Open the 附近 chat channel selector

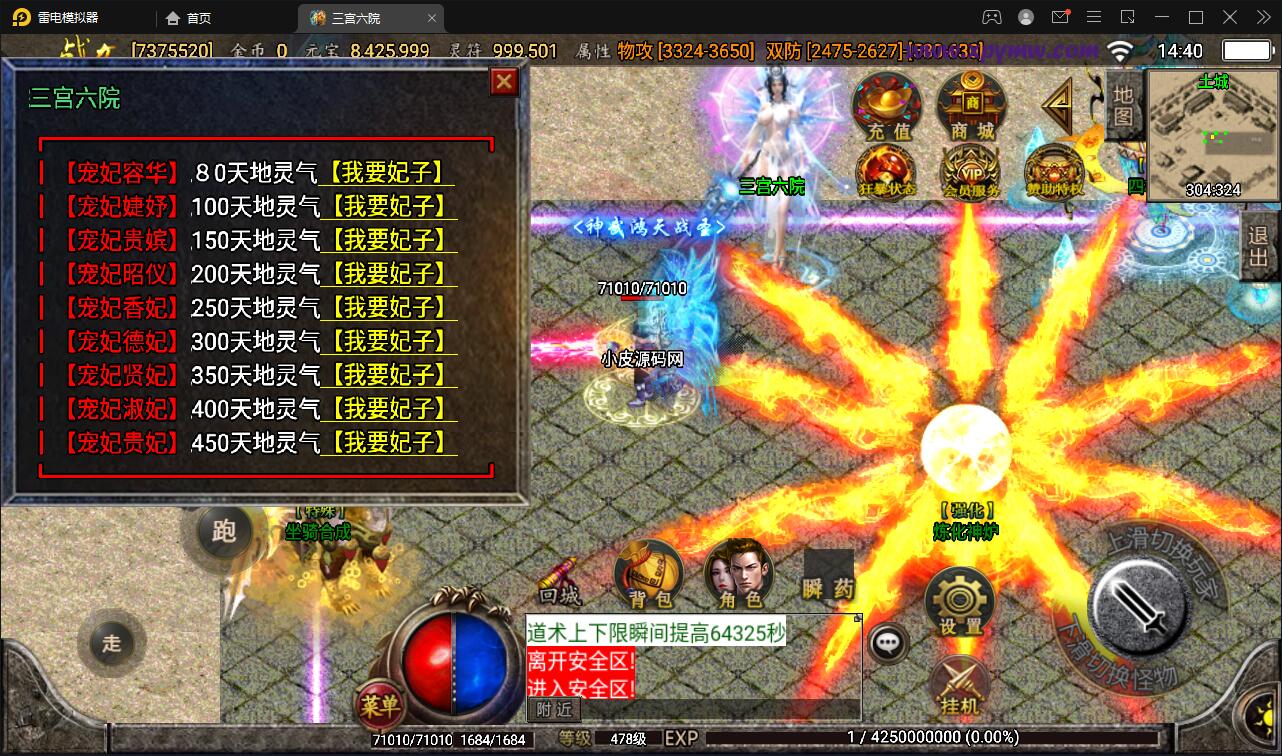click(x=552, y=711)
